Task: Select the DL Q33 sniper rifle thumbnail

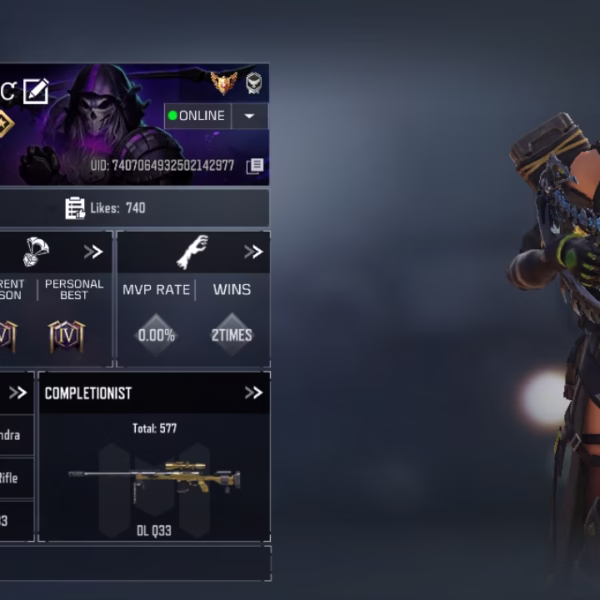Action: point(152,479)
